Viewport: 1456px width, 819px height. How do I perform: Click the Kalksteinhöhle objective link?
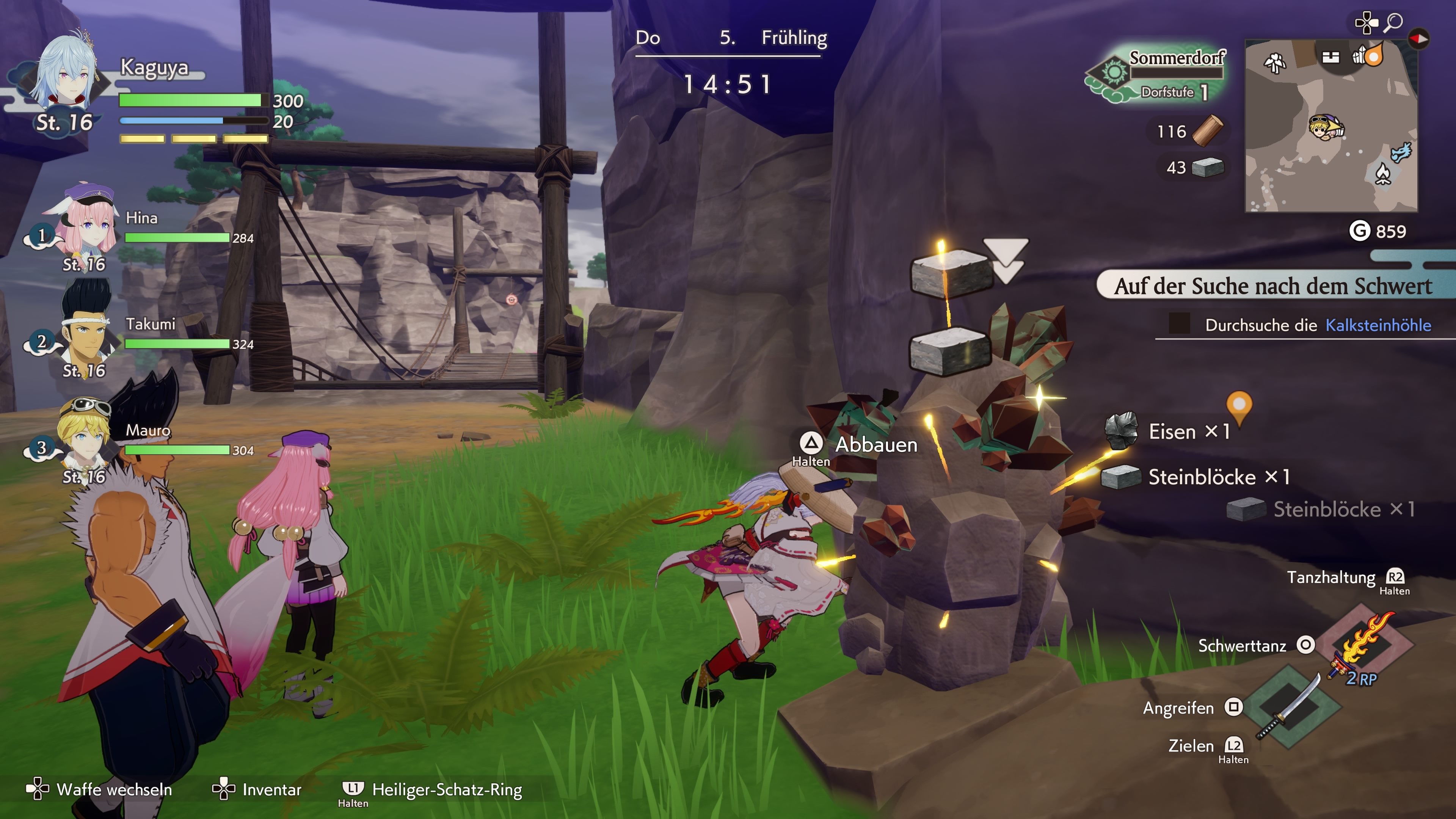[1378, 325]
